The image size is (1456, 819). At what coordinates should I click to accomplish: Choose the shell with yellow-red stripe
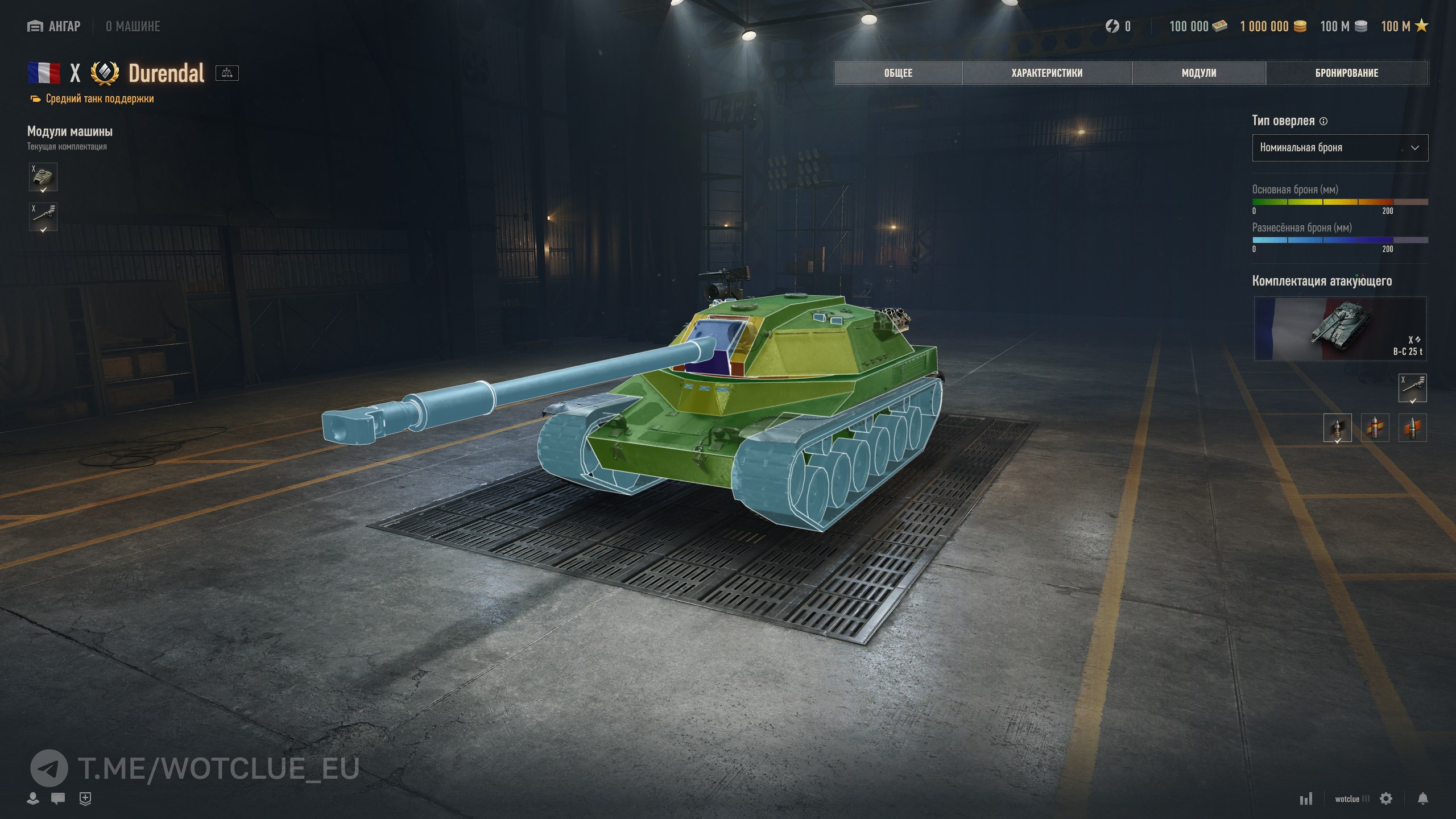click(x=1375, y=428)
